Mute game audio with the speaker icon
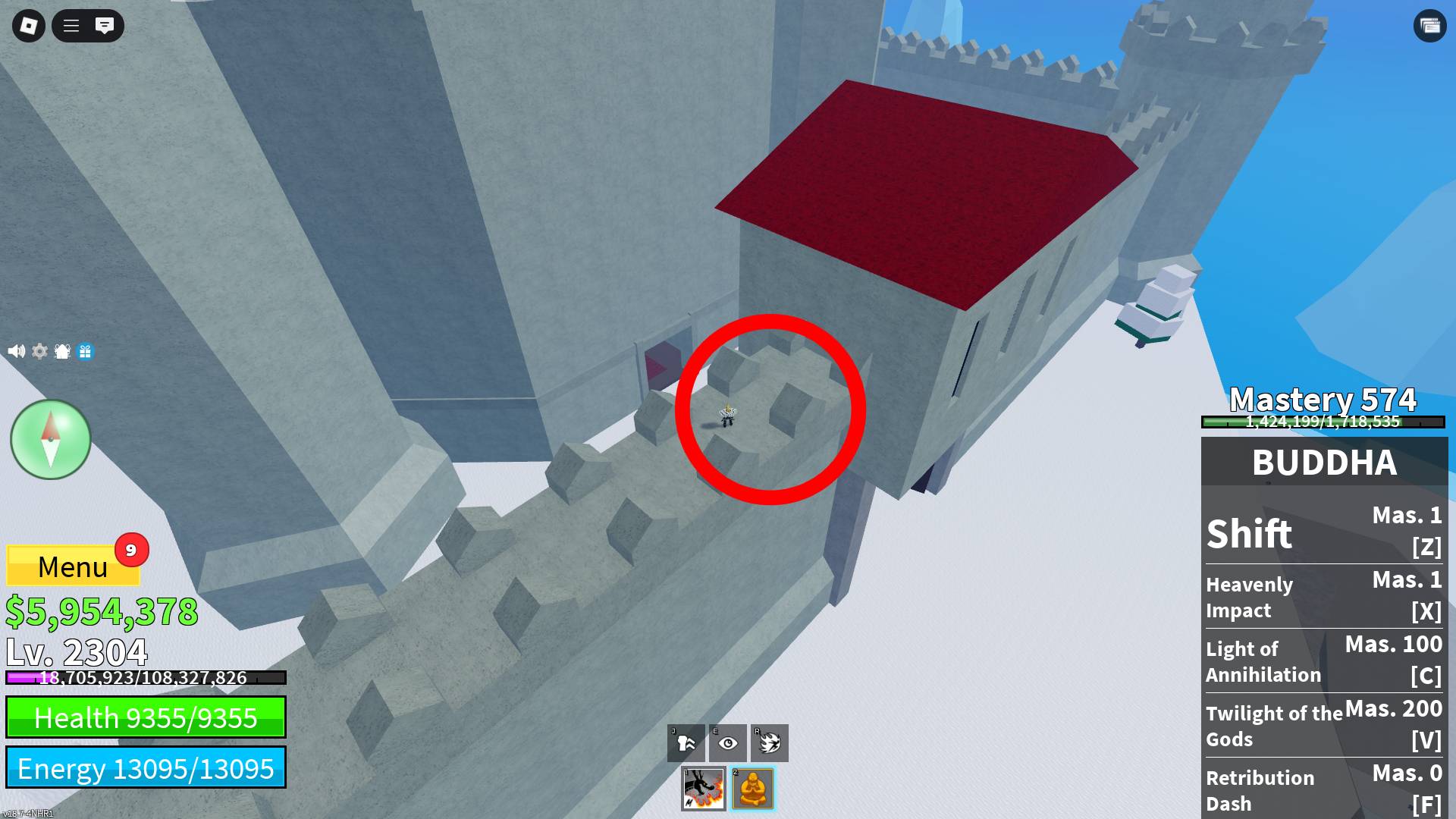 (15, 352)
